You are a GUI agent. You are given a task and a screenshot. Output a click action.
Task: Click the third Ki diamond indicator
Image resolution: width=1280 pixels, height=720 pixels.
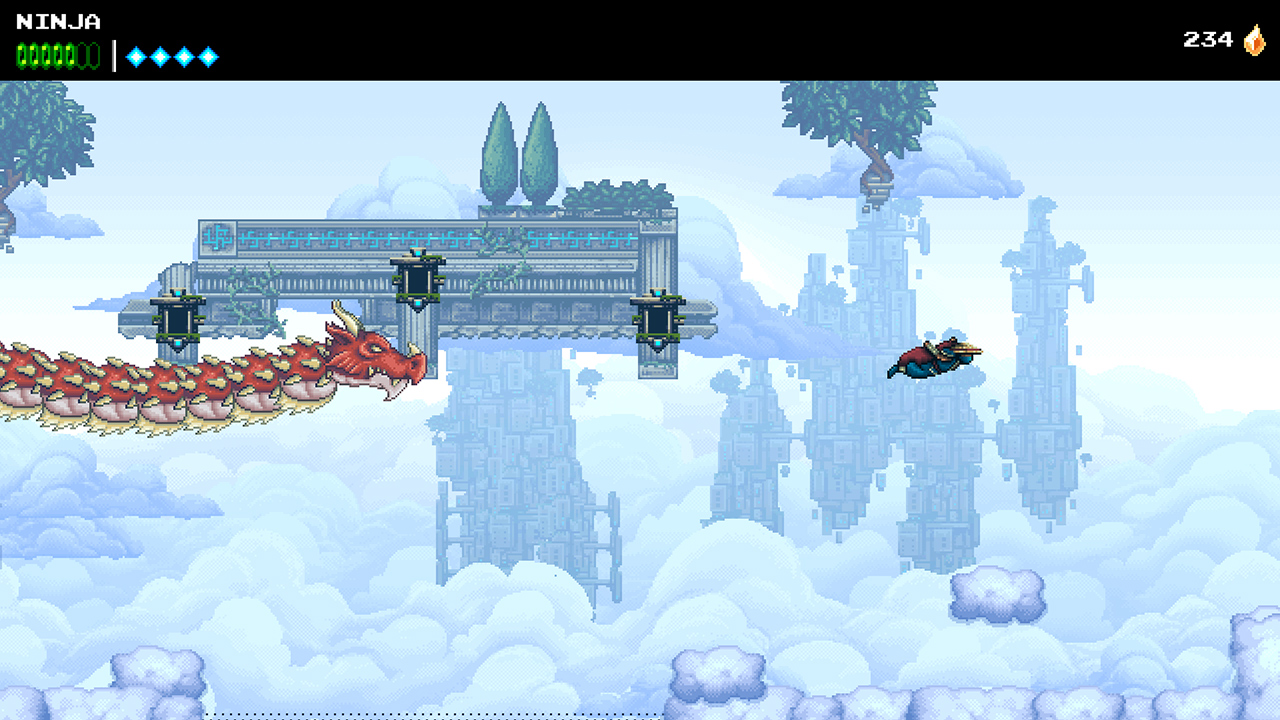[x=184, y=56]
